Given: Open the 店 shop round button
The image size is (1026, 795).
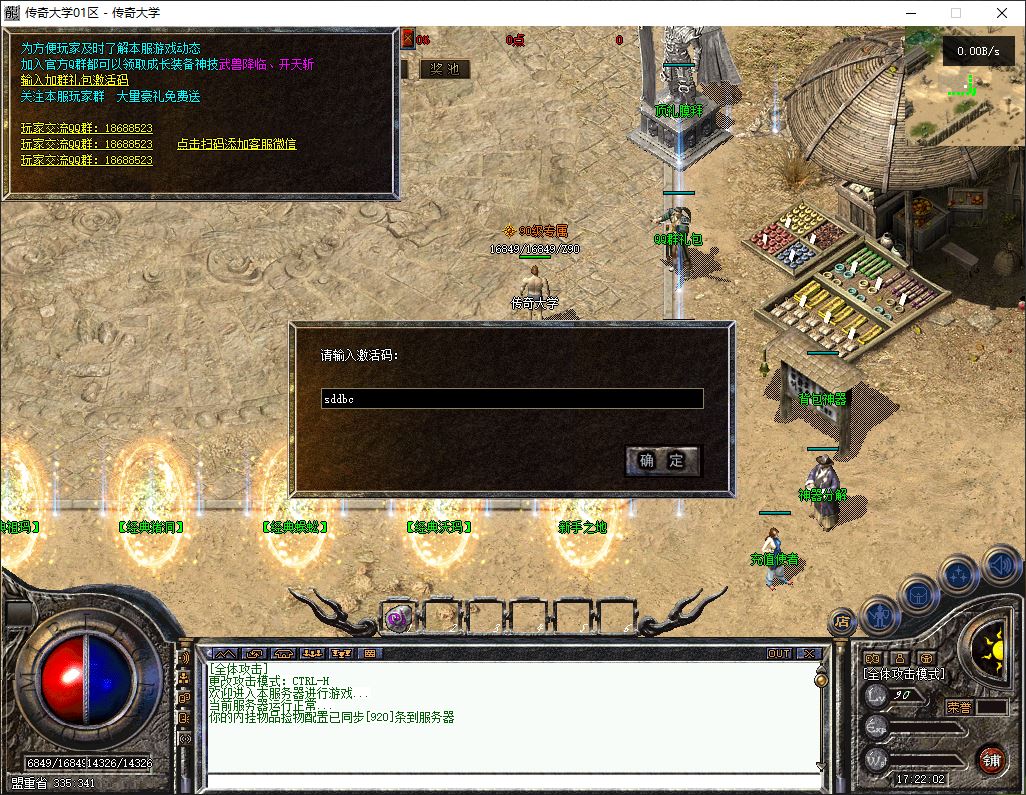Looking at the screenshot, I should 842,622.
